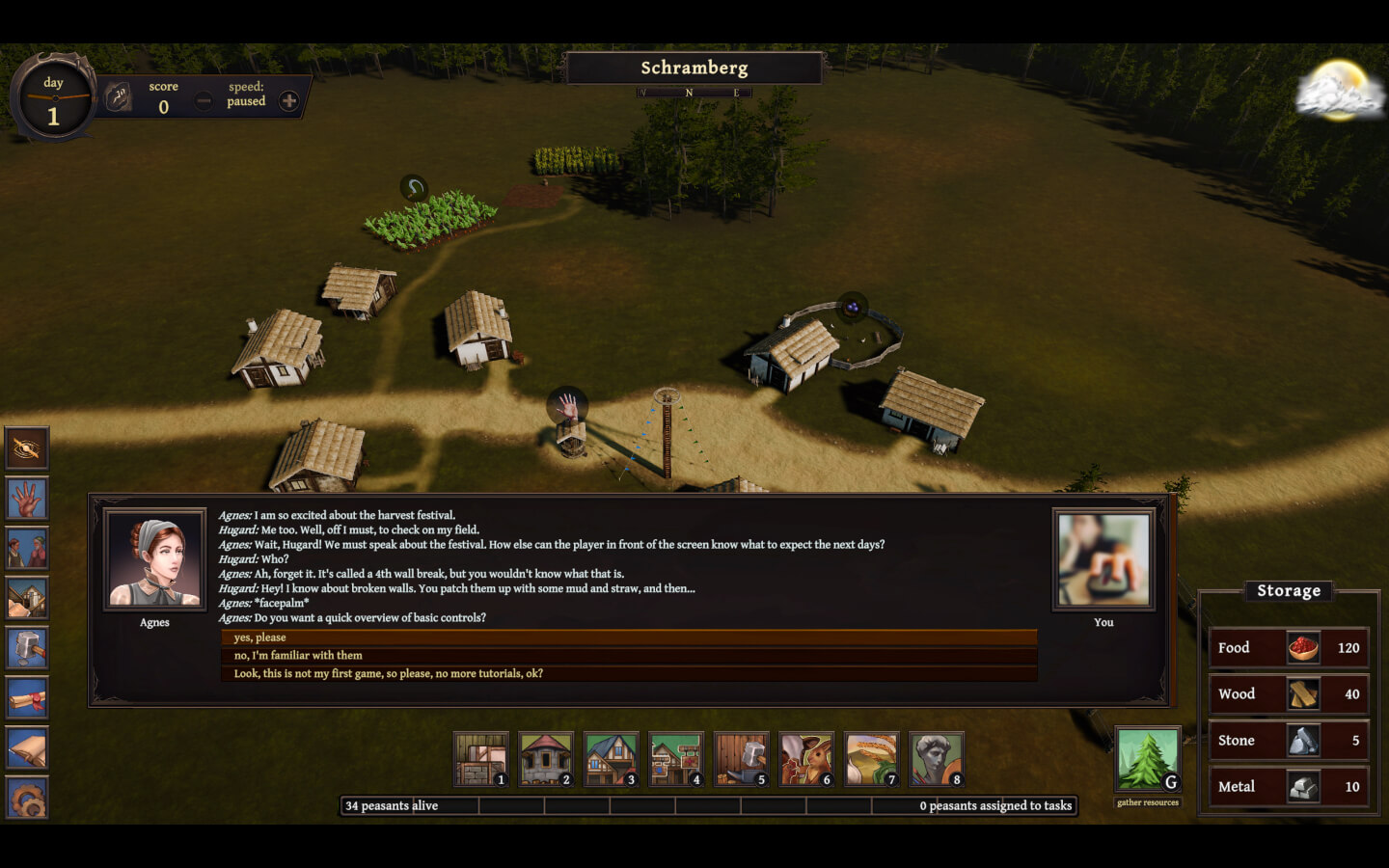
Task: Open the wheat farming building category
Action: click(872, 759)
